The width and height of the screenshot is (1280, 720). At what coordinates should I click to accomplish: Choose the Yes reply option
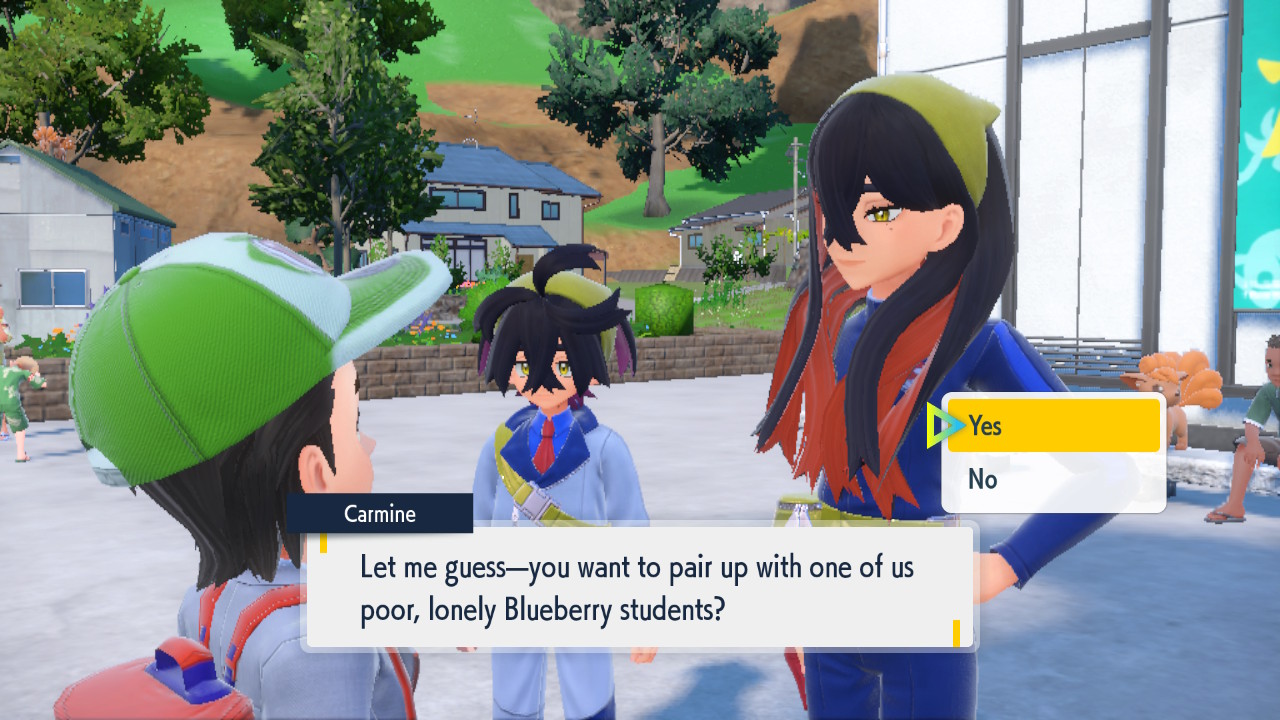coord(1052,426)
